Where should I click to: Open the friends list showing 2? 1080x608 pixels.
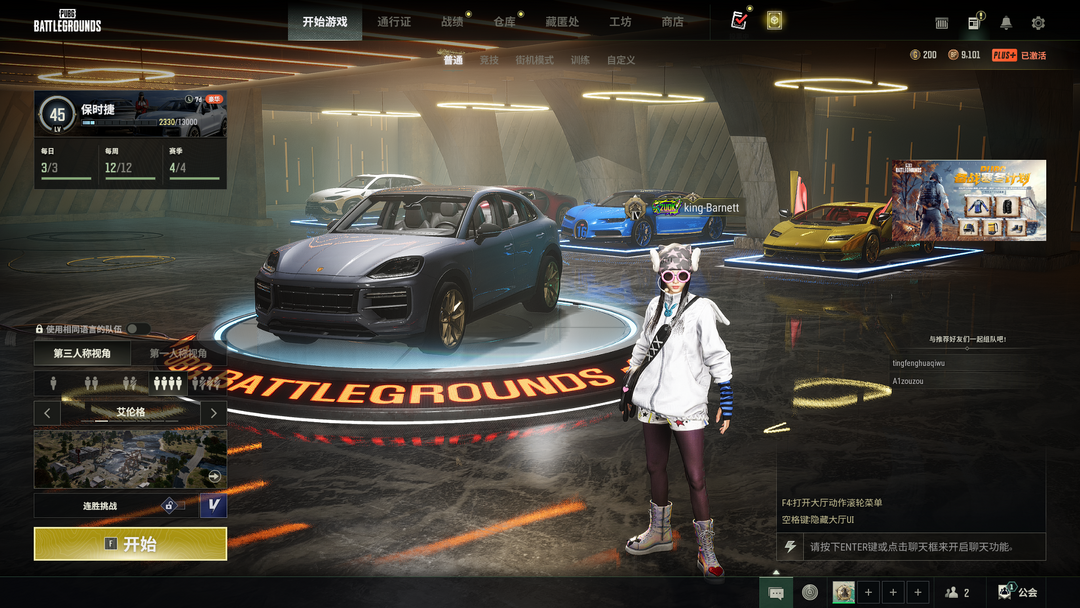point(957,592)
